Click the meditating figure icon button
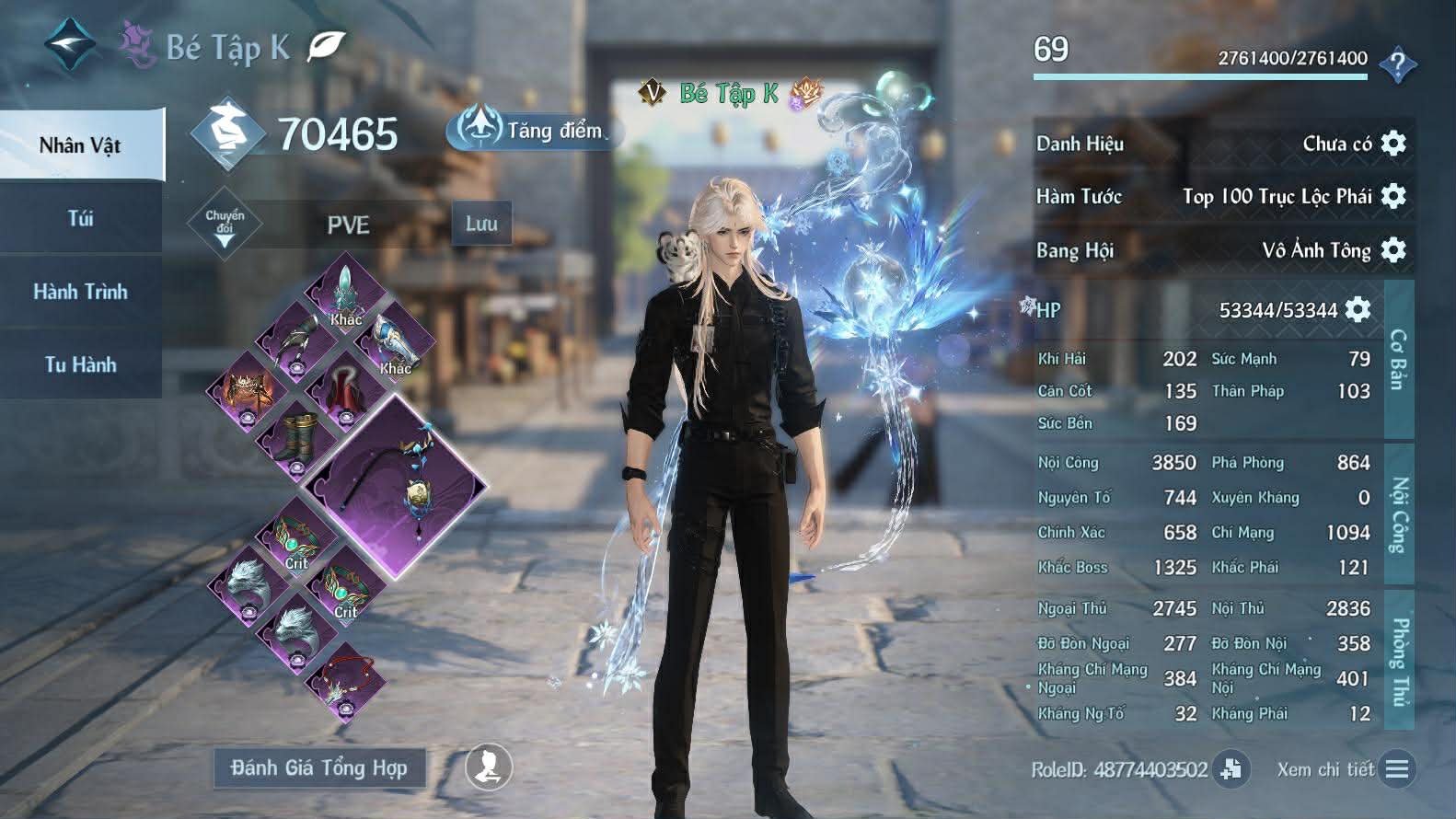This screenshot has height=819, width=1456. [x=488, y=767]
